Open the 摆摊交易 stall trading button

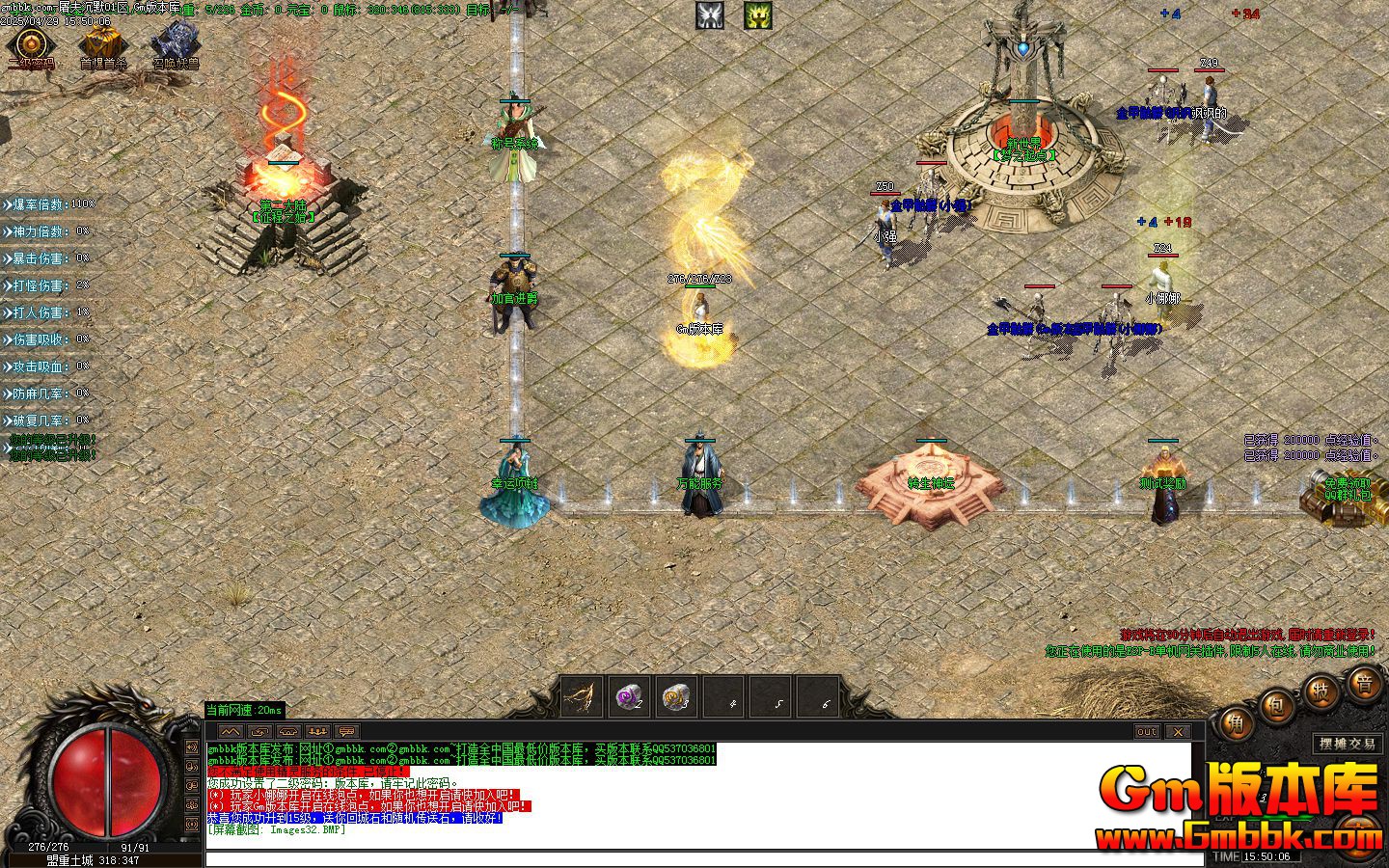click(1348, 744)
